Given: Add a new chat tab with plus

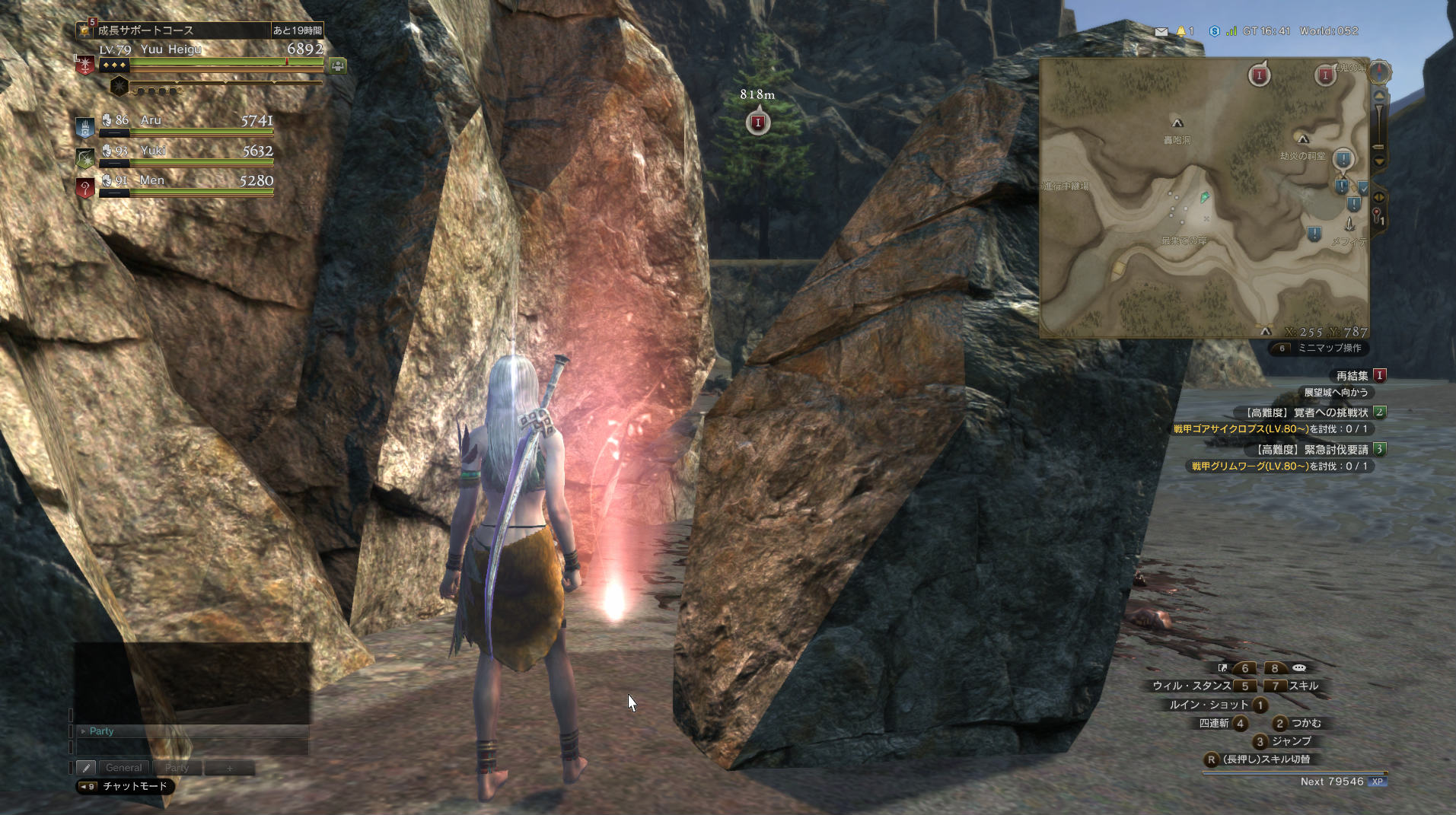Looking at the screenshot, I should coord(229,768).
